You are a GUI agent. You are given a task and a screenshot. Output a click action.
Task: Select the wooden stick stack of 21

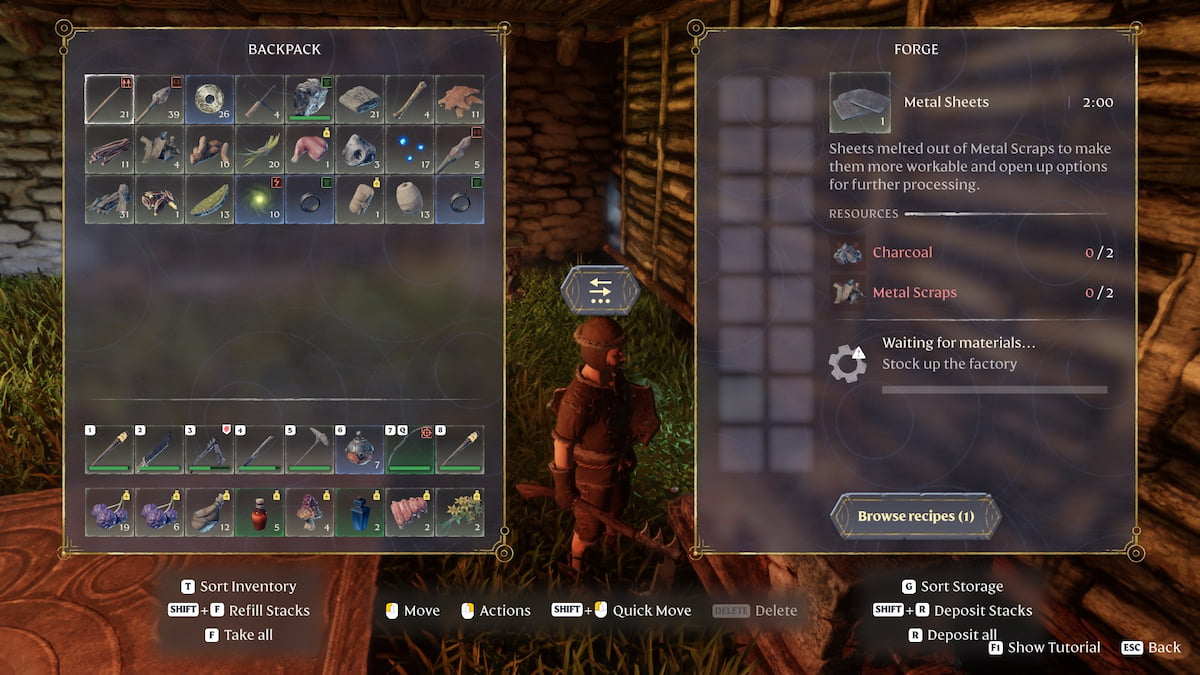click(110, 100)
